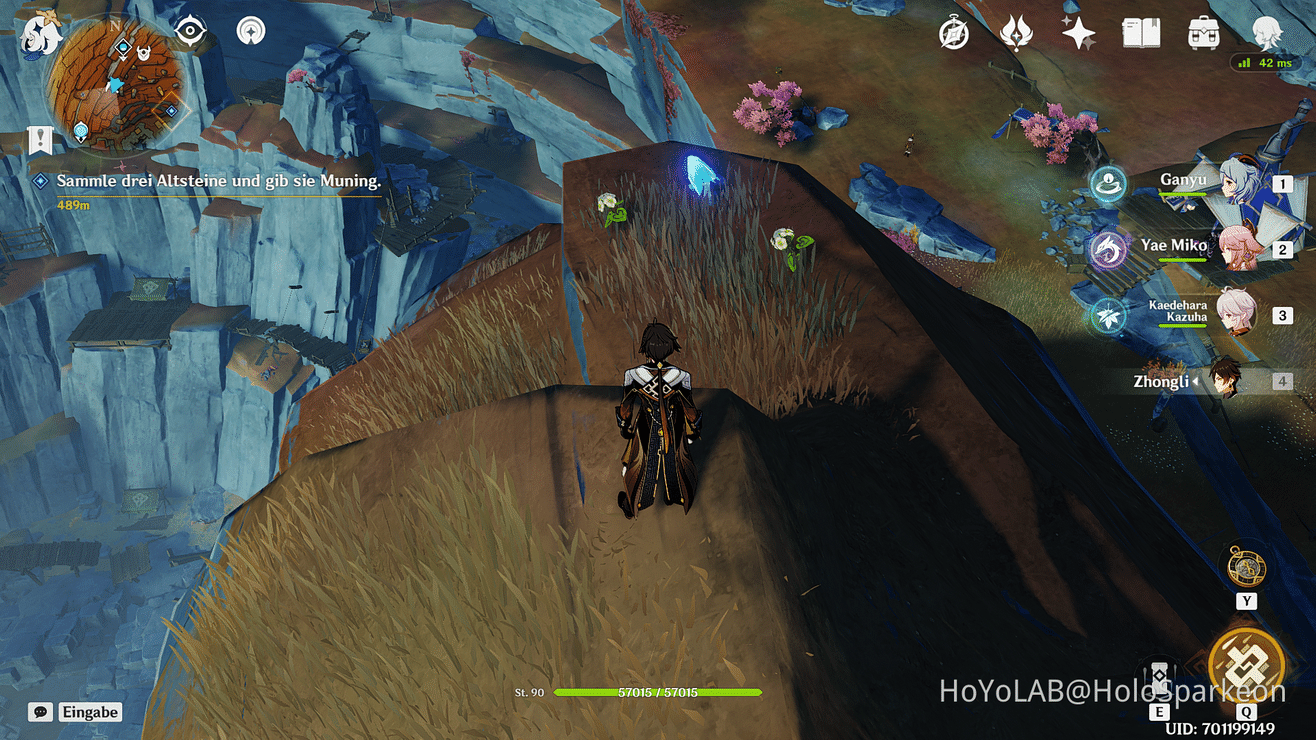Switch to party member Yae Miko

click(x=1238, y=248)
